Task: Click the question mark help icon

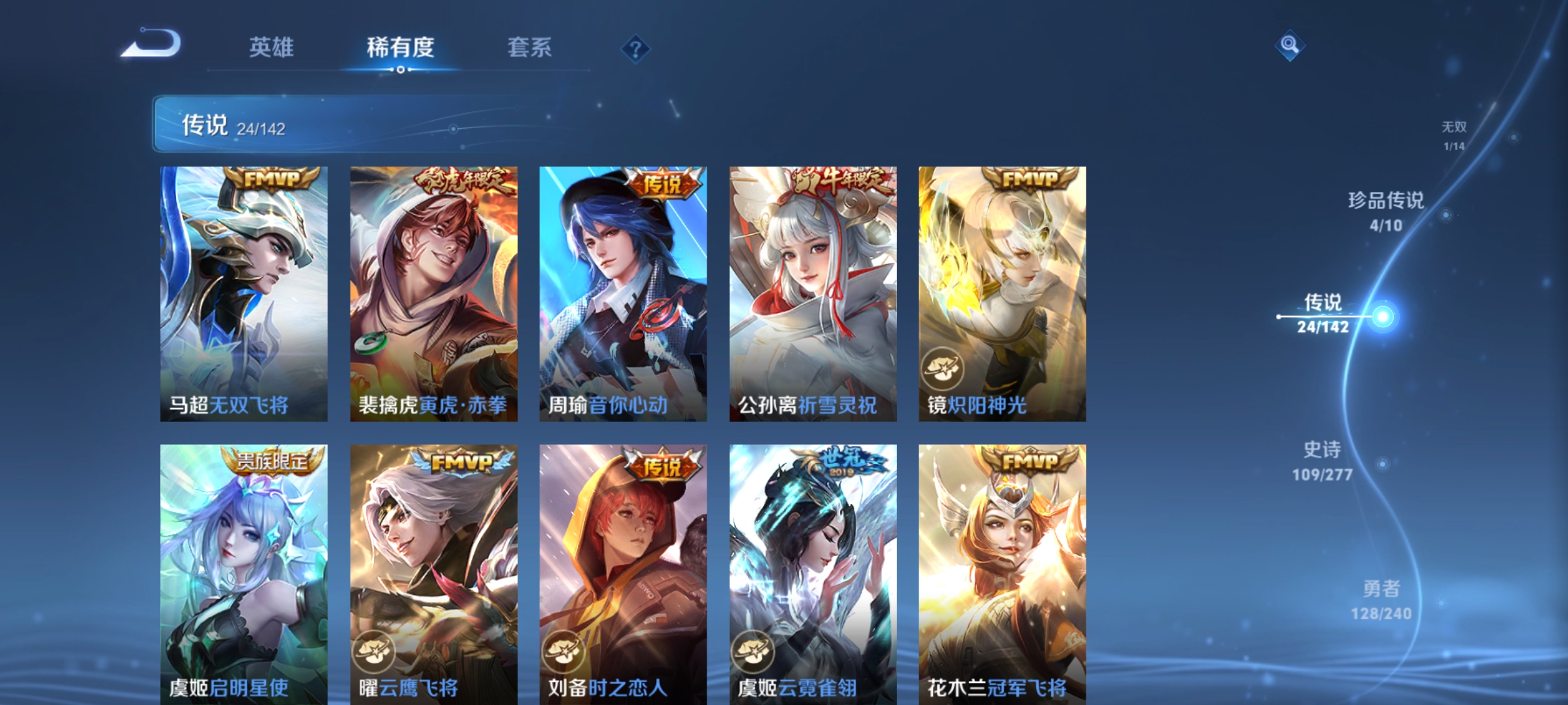Action: click(635, 49)
